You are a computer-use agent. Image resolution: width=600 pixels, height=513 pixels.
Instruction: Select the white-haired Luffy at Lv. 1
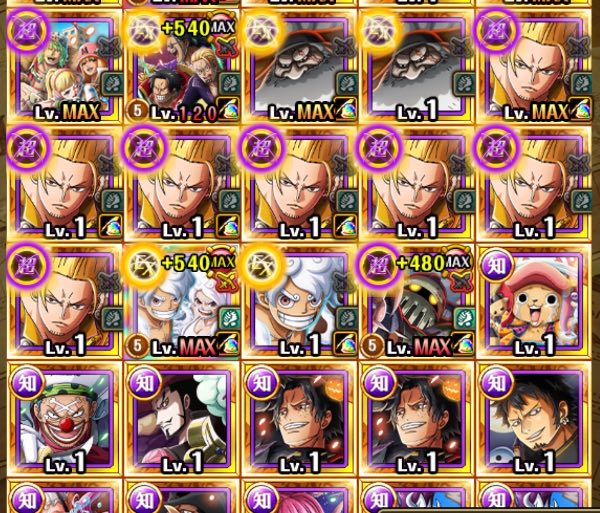[300, 300]
